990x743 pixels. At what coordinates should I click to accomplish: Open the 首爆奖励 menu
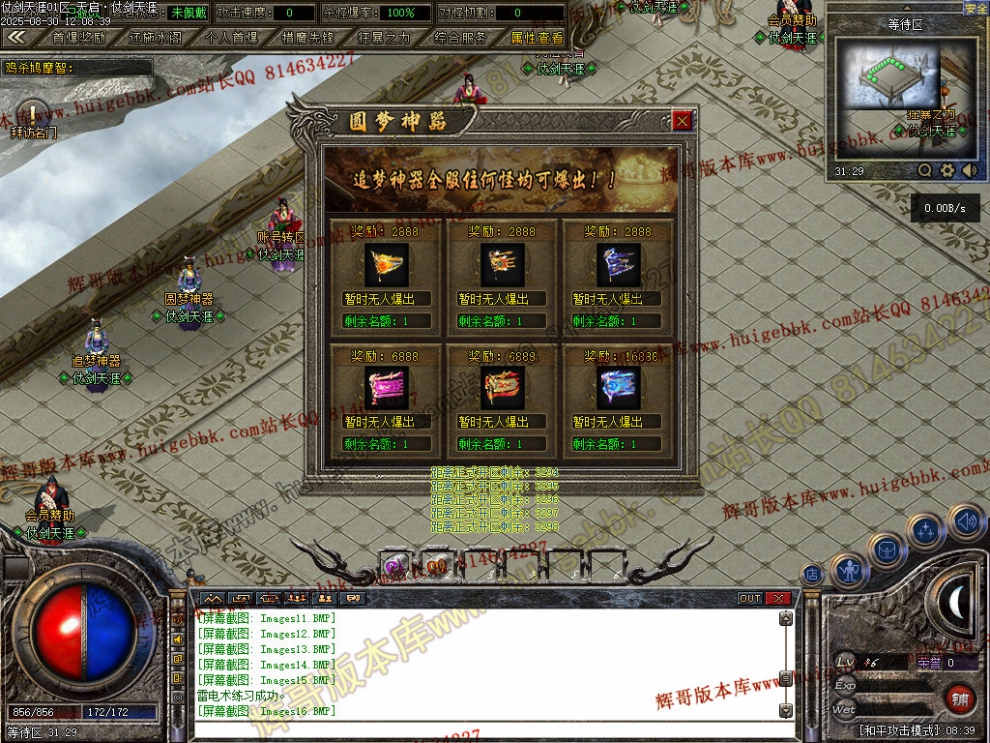[78, 38]
